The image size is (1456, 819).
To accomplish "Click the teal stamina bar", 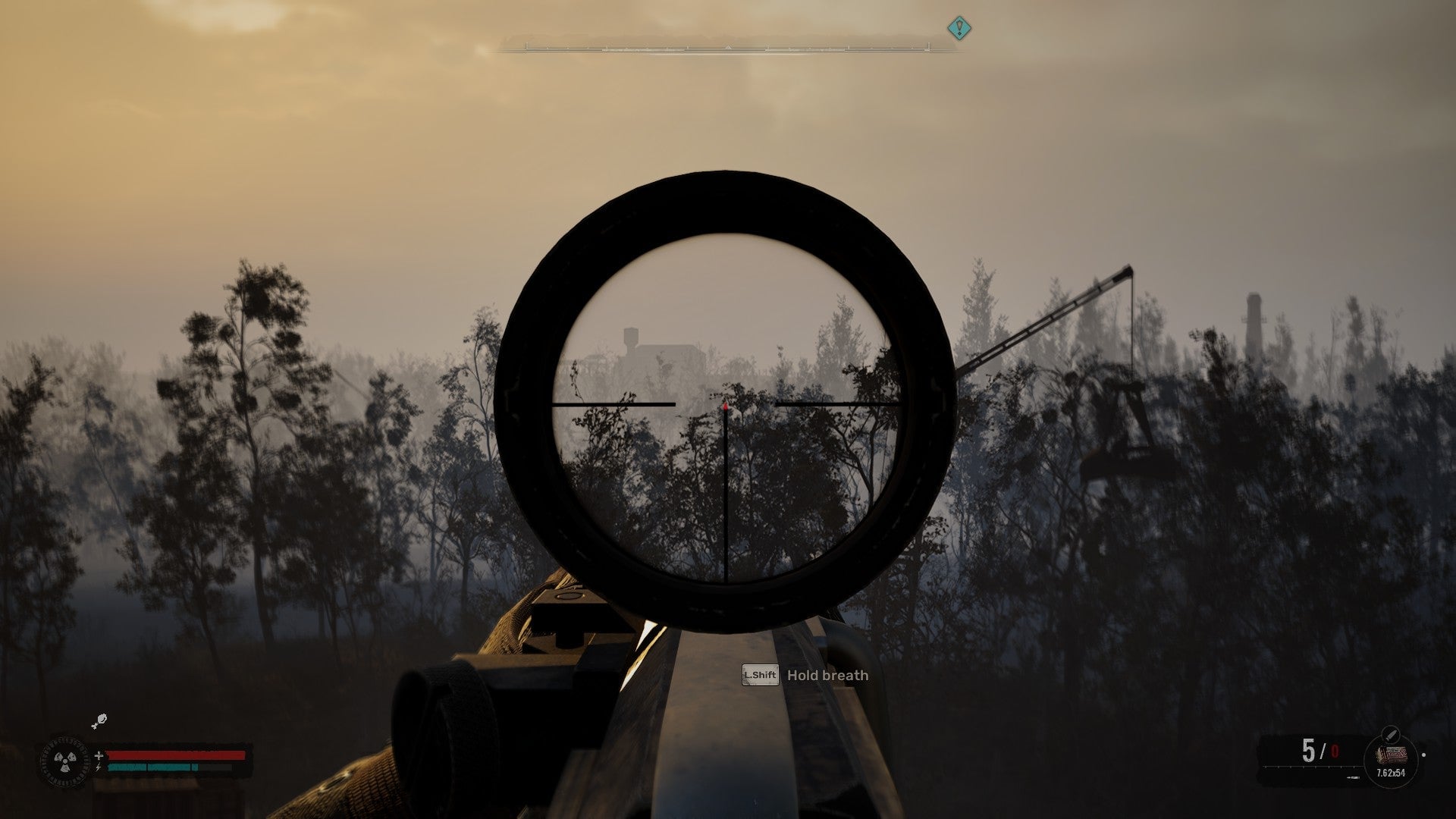I will click(150, 767).
